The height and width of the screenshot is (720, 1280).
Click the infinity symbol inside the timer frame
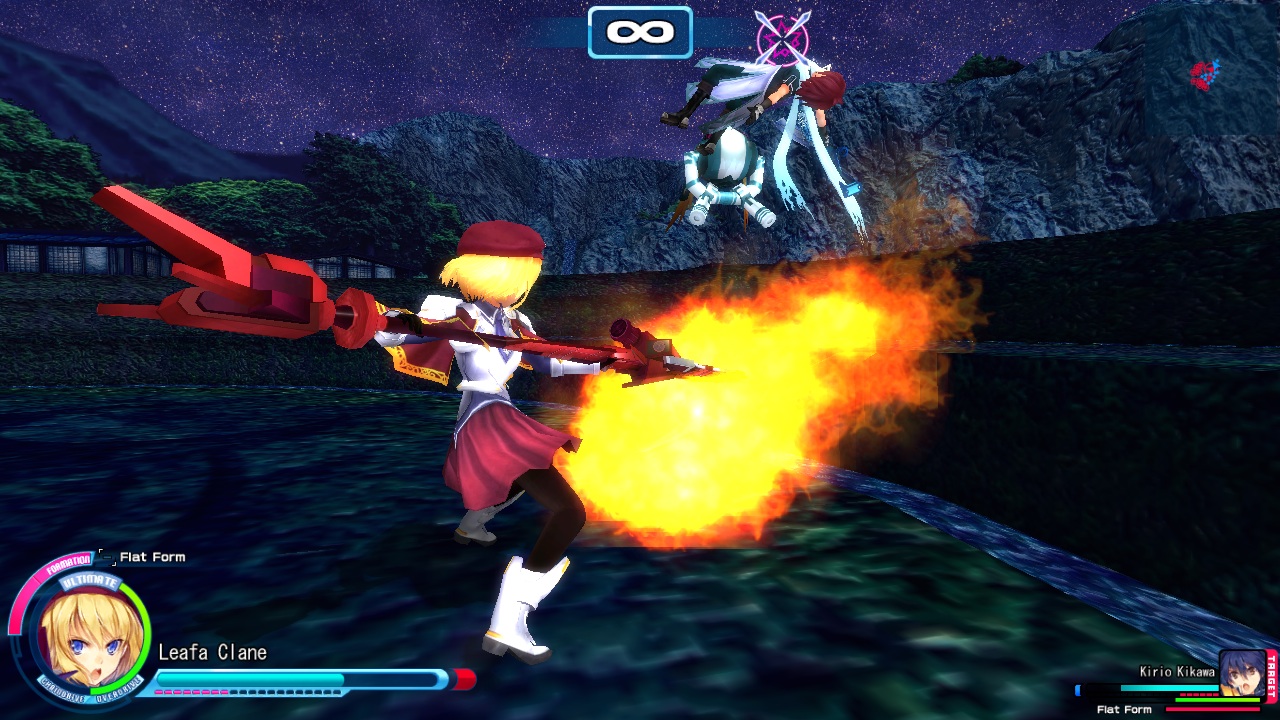click(x=640, y=31)
